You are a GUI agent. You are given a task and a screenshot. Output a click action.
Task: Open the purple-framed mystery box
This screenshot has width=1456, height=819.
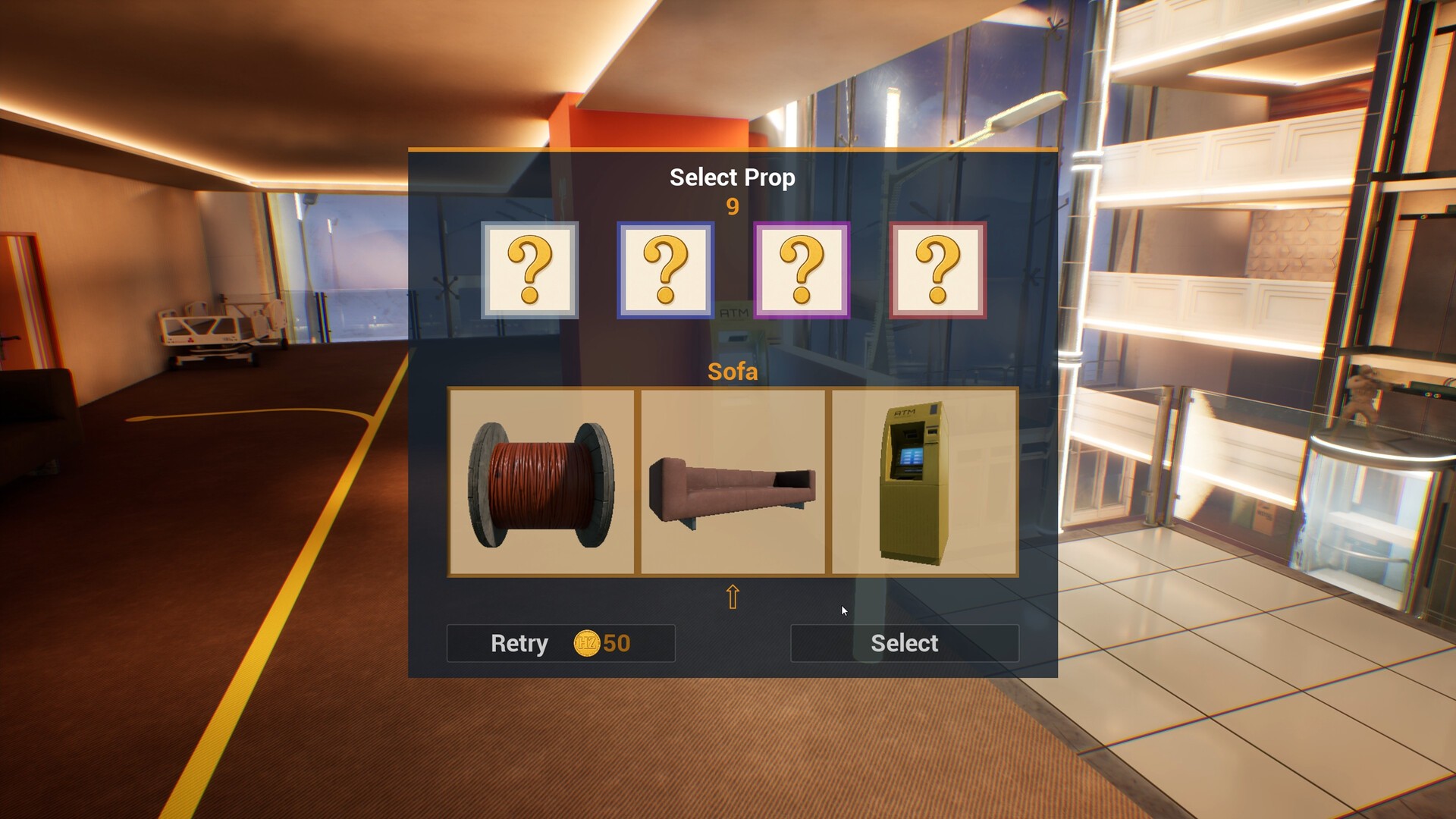coord(802,270)
